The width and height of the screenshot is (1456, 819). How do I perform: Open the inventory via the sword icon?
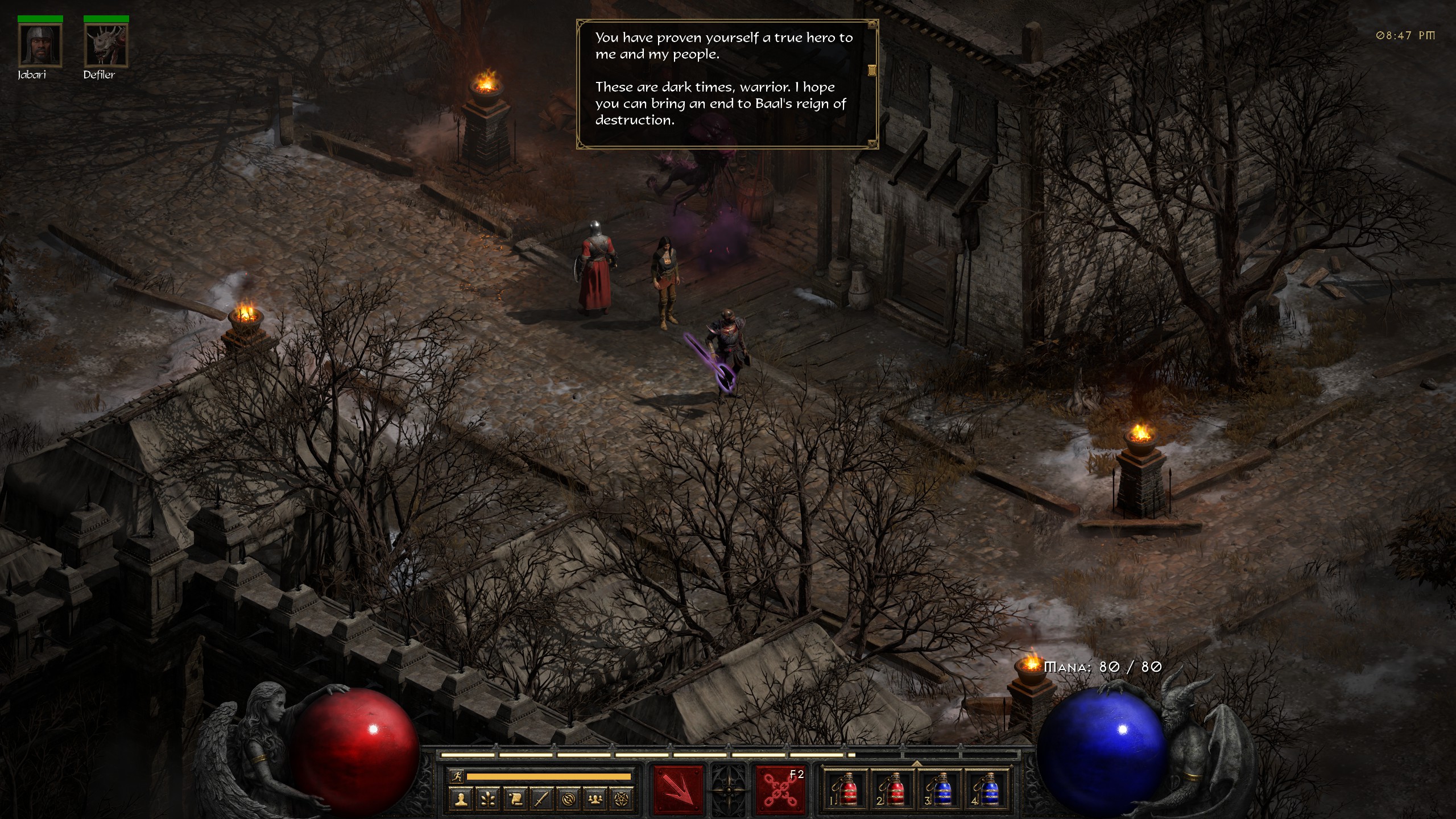tap(541, 800)
